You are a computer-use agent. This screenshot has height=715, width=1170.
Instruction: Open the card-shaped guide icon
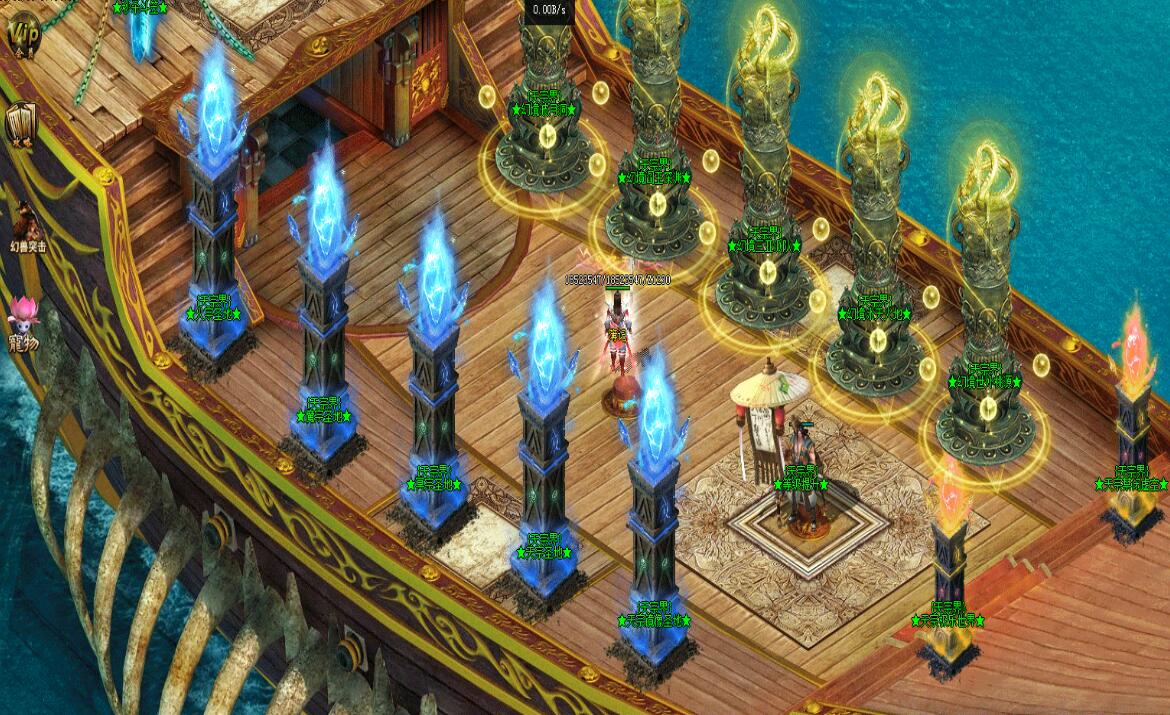[21, 125]
